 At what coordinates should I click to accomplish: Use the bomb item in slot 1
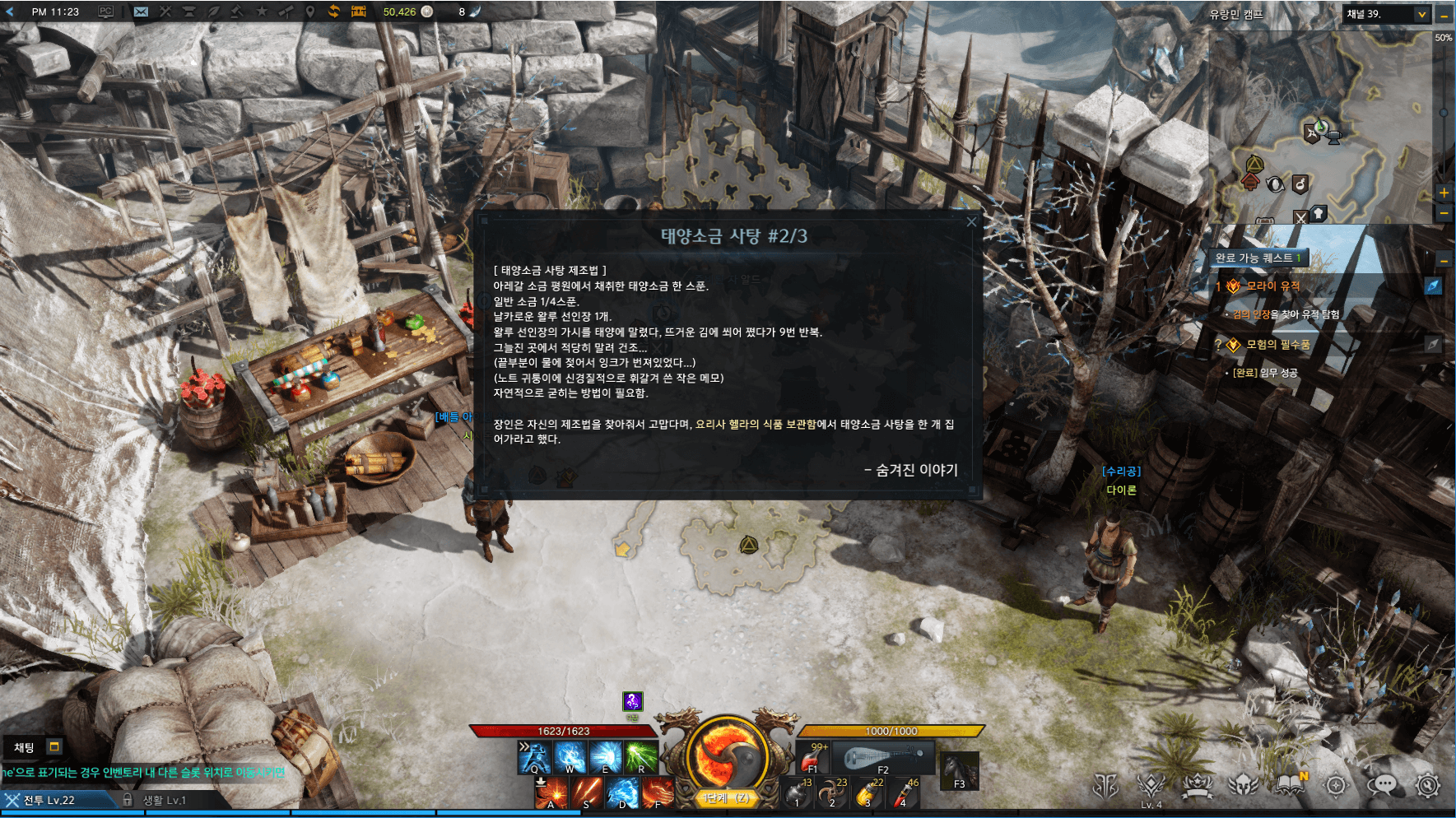[x=797, y=793]
